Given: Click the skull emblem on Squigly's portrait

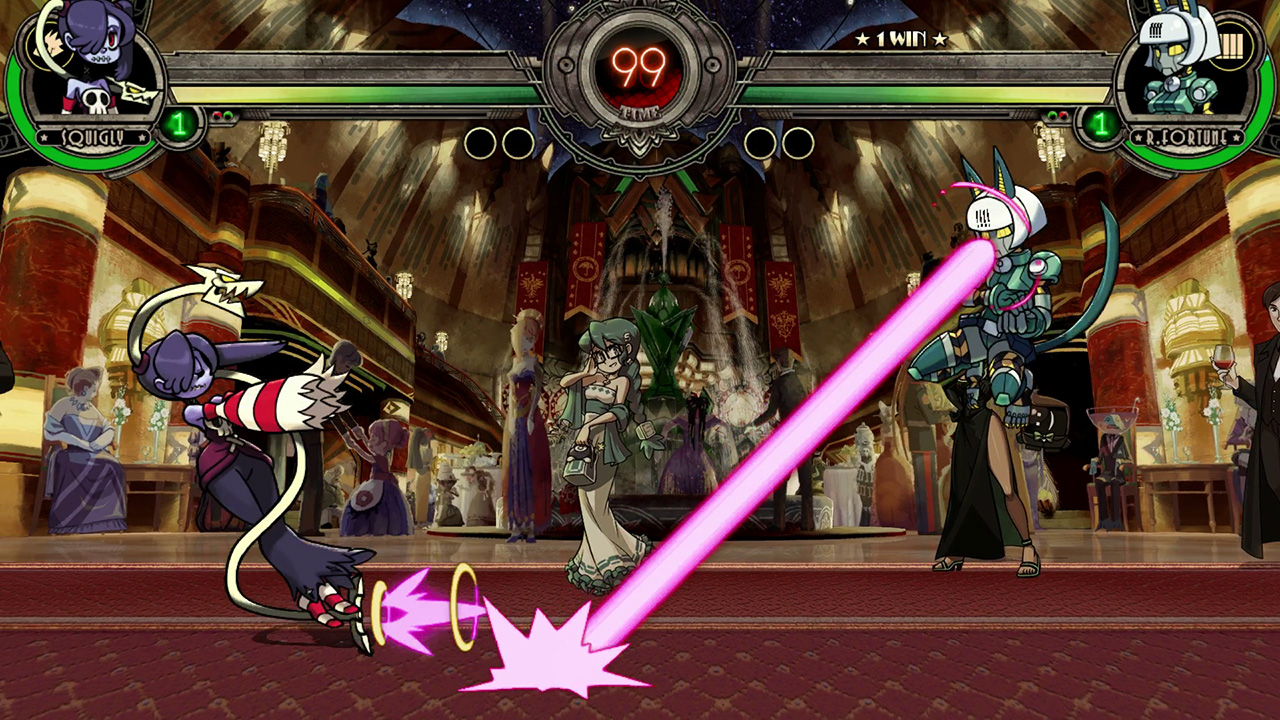Looking at the screenshot, I should (x=94, y=101).
